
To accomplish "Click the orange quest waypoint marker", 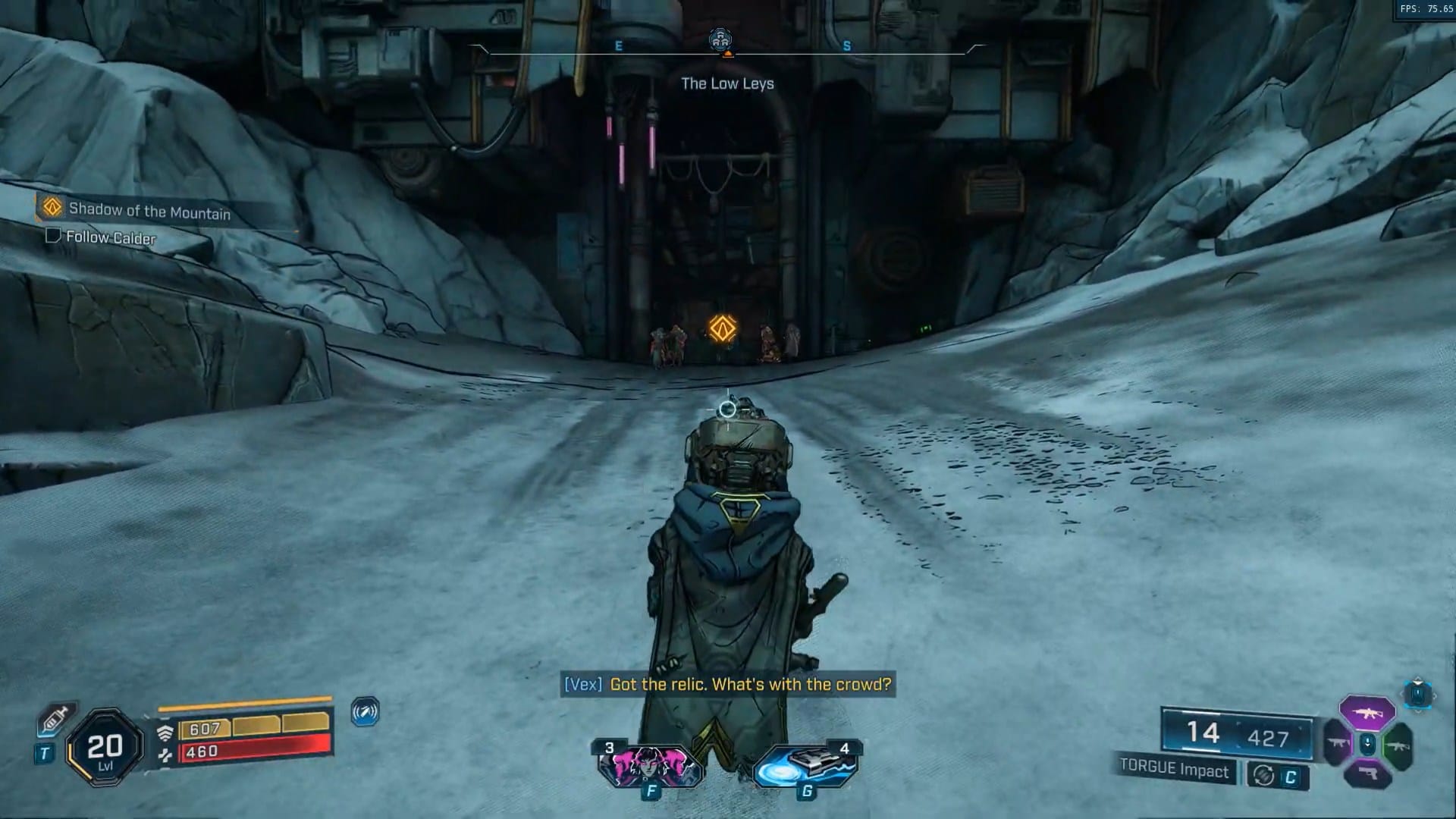I will coord(722,328).
